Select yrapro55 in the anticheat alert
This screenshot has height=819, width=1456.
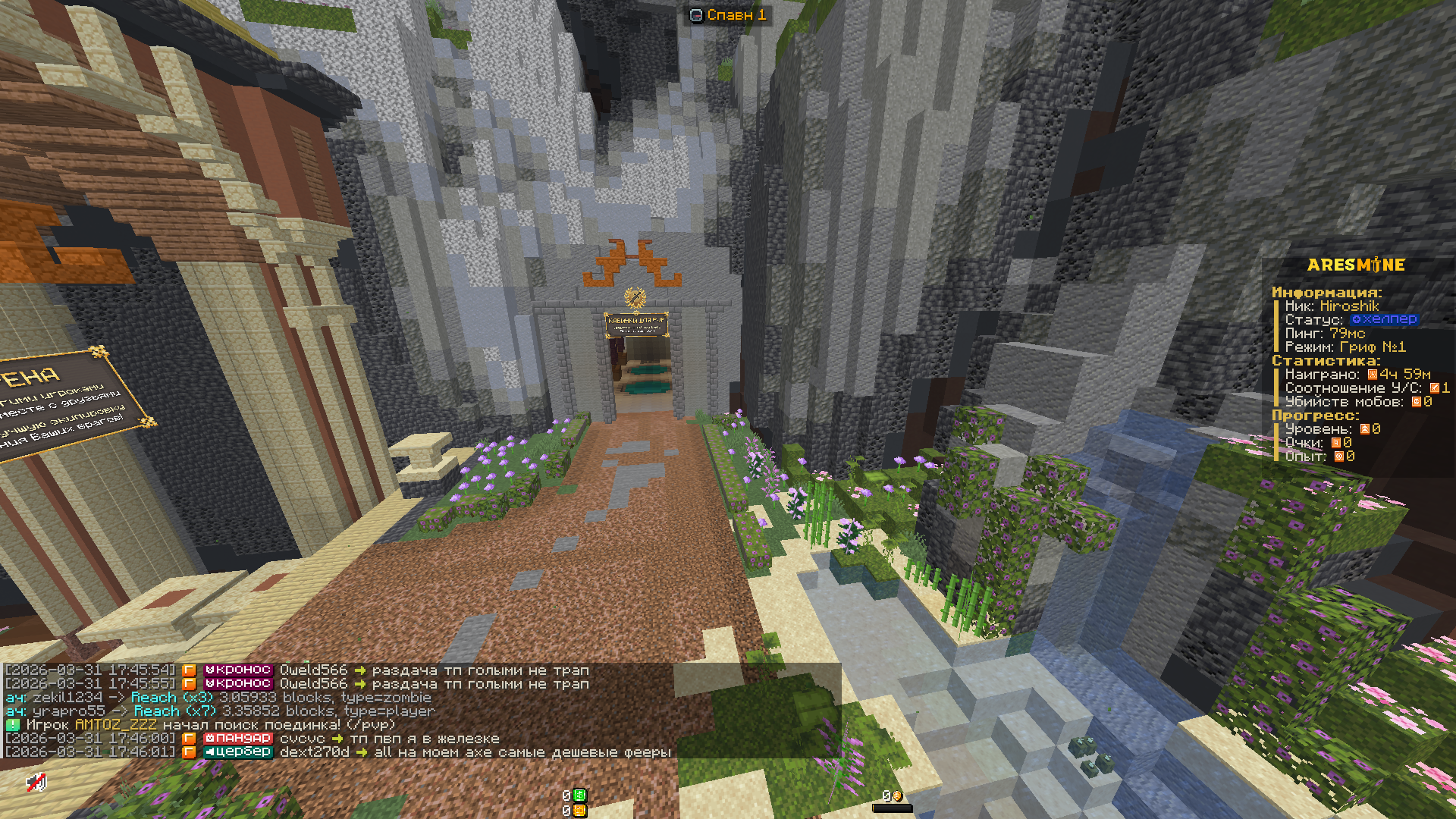(x=68, y=711)
